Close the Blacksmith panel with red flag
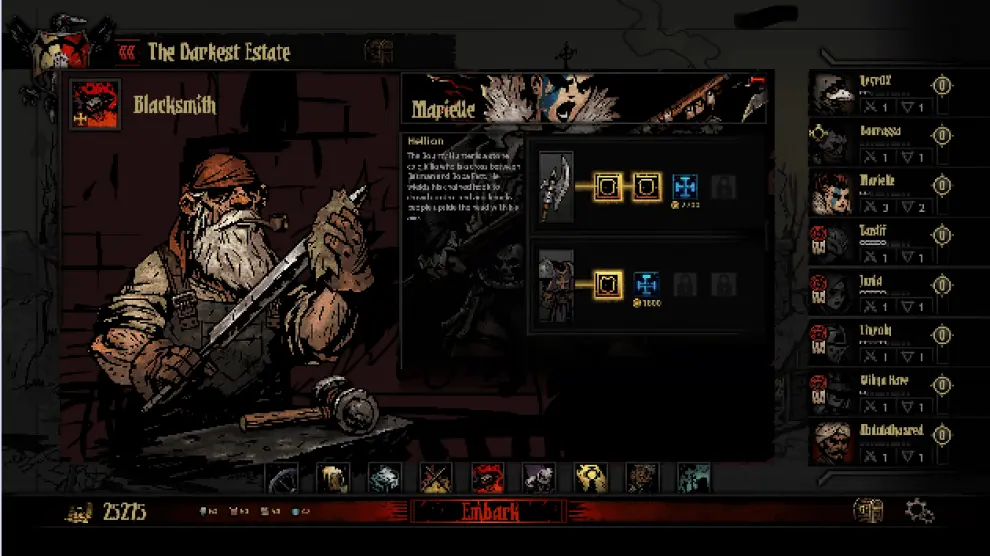The height and width of the screenshot is (556, 990). tap(753, 82)
